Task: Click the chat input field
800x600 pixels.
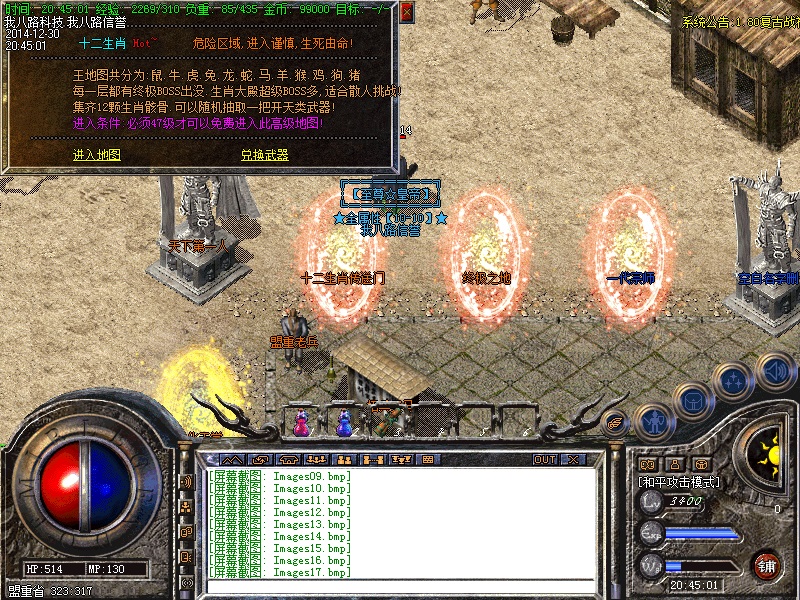Action: pos(400,586)
